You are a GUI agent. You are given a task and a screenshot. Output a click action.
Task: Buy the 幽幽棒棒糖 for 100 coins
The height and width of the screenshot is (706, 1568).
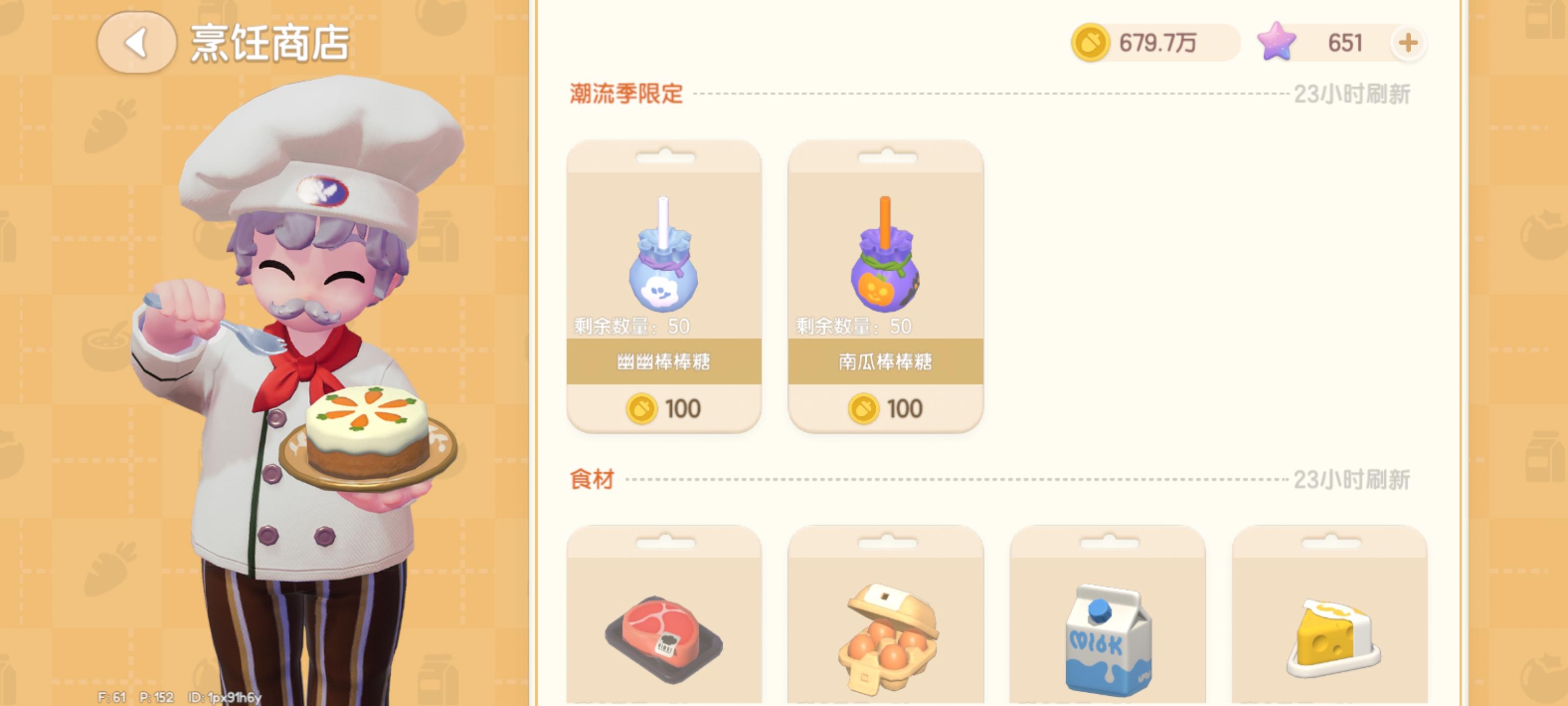point(663,407)
